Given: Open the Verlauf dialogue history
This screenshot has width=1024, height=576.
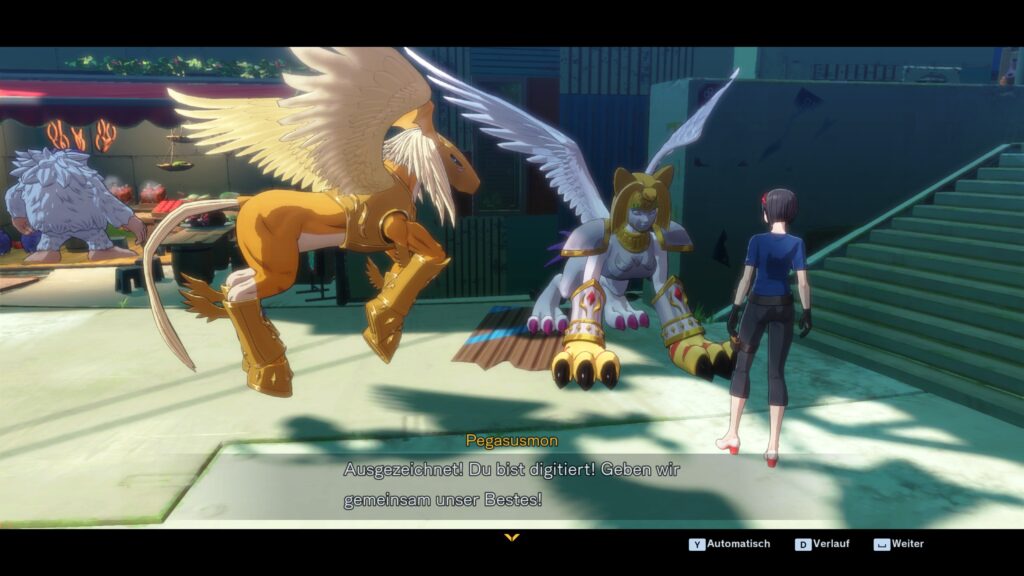Looking at the screenshot, I should coord(825,544).
